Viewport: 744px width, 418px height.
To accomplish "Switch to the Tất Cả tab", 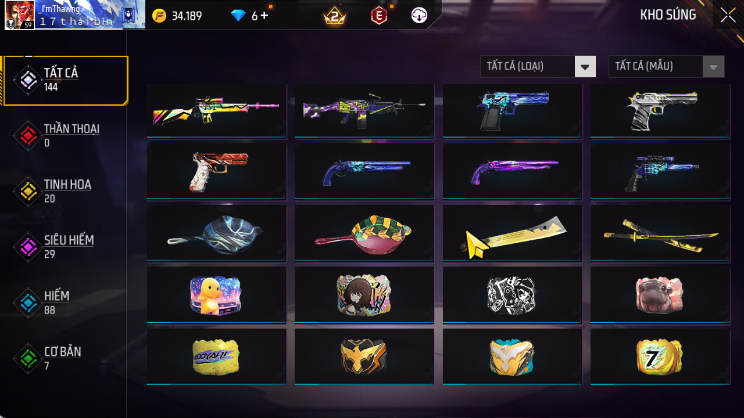I will [65, 80].
